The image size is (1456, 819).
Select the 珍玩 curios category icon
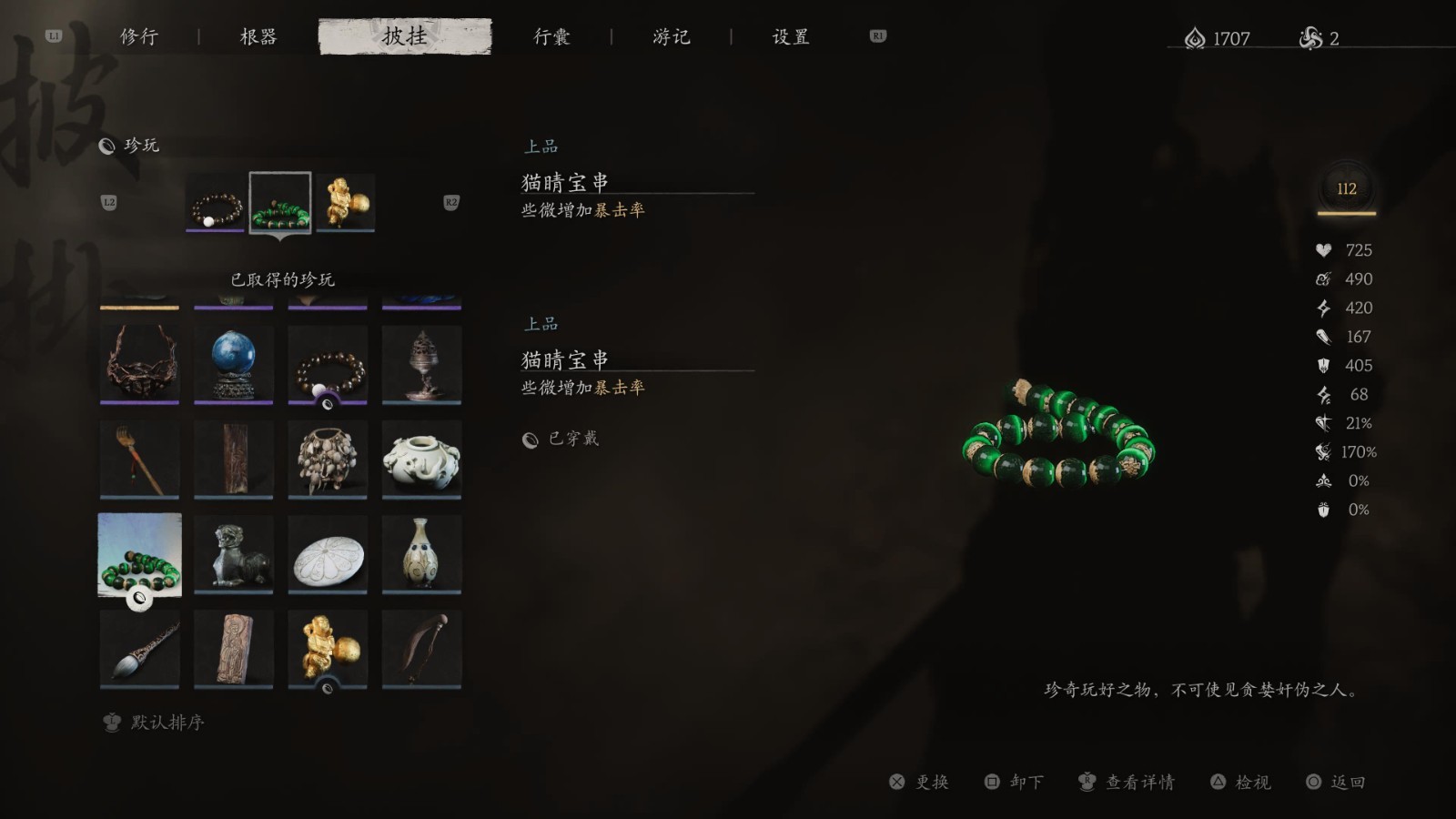pyautogui.click(x=109, y=146)
